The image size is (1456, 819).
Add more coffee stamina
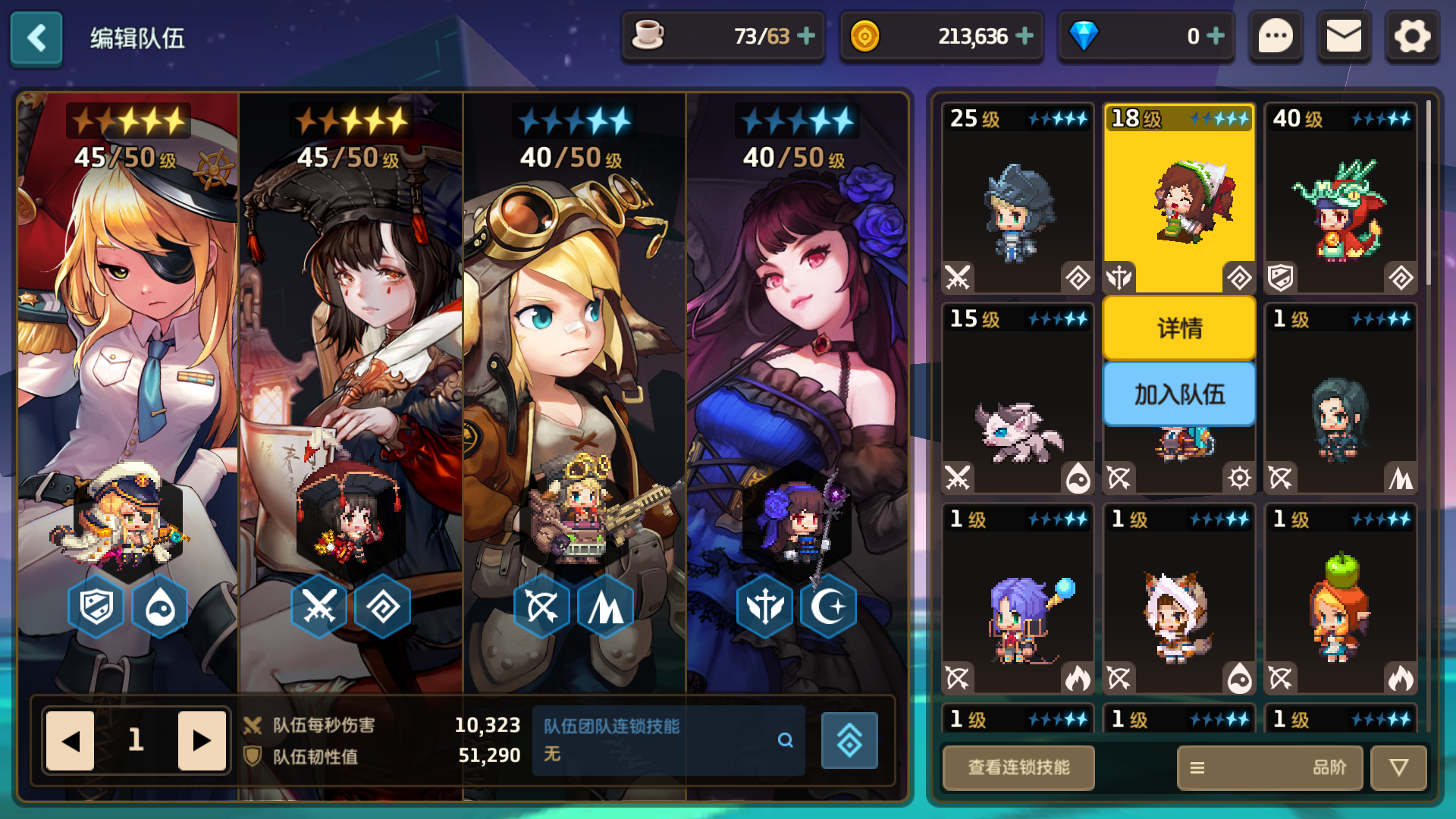pyautogui.click(x=807, y=36)
